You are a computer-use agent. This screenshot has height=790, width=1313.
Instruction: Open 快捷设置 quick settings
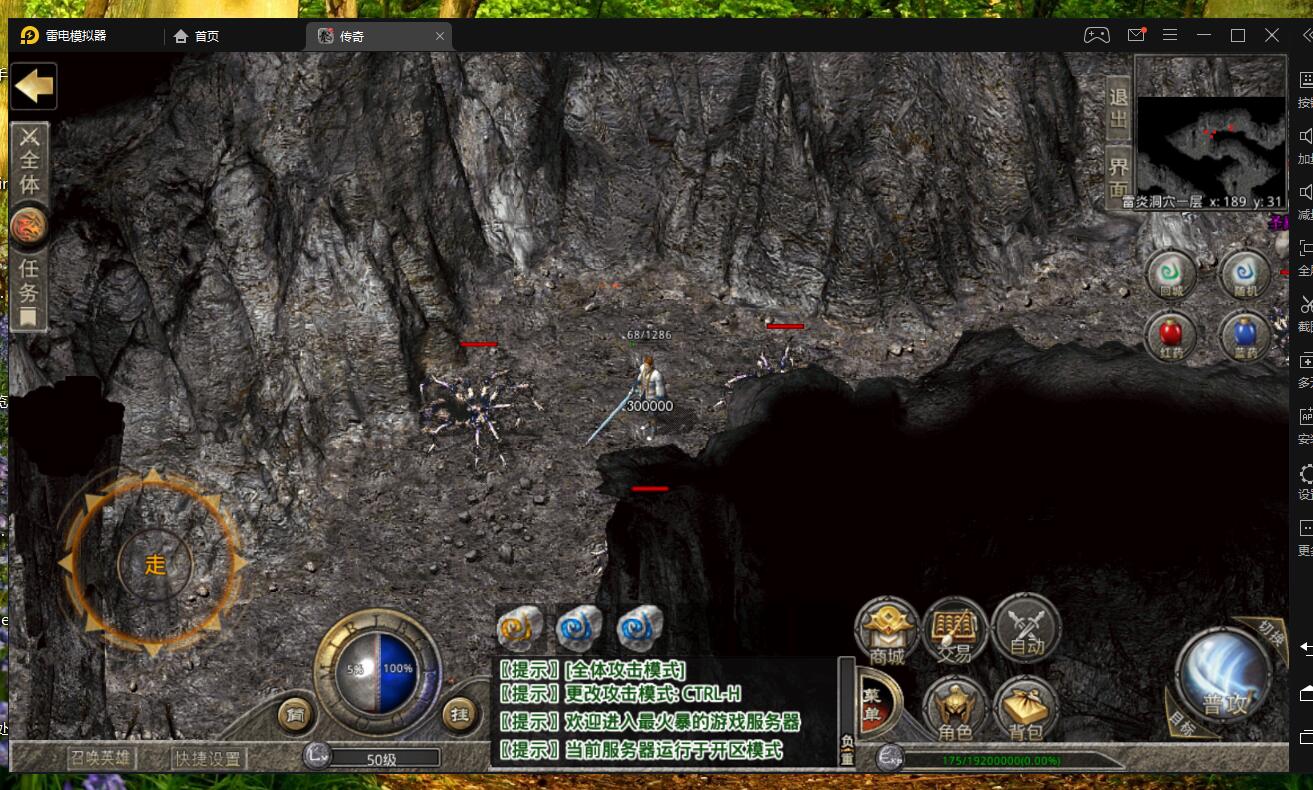(x=208, y=758)
